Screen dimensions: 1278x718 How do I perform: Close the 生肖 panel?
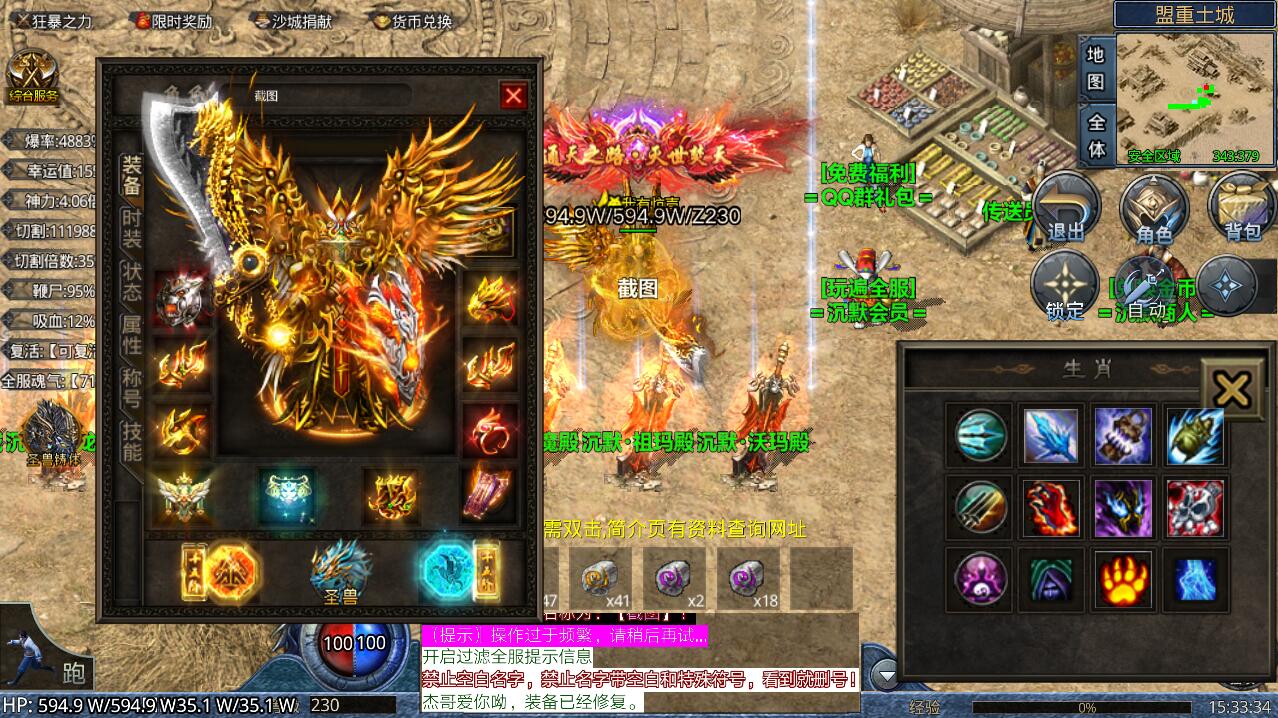pos(1232,389)
